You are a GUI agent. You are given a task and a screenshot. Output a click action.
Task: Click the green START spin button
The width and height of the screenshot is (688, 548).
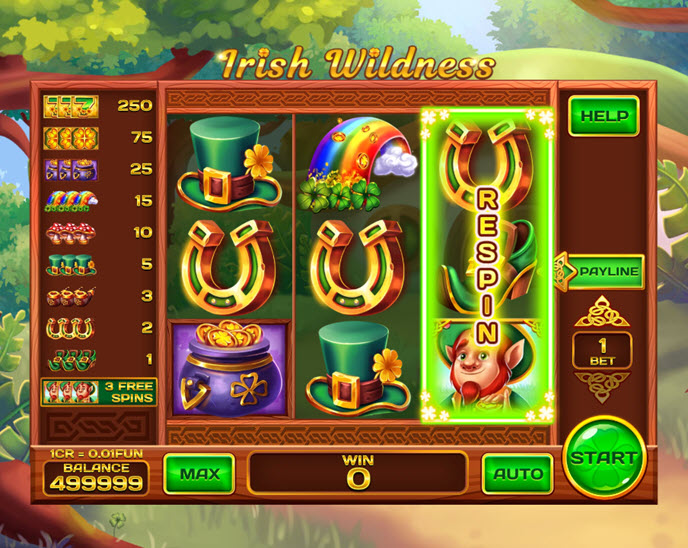(603, 458)
